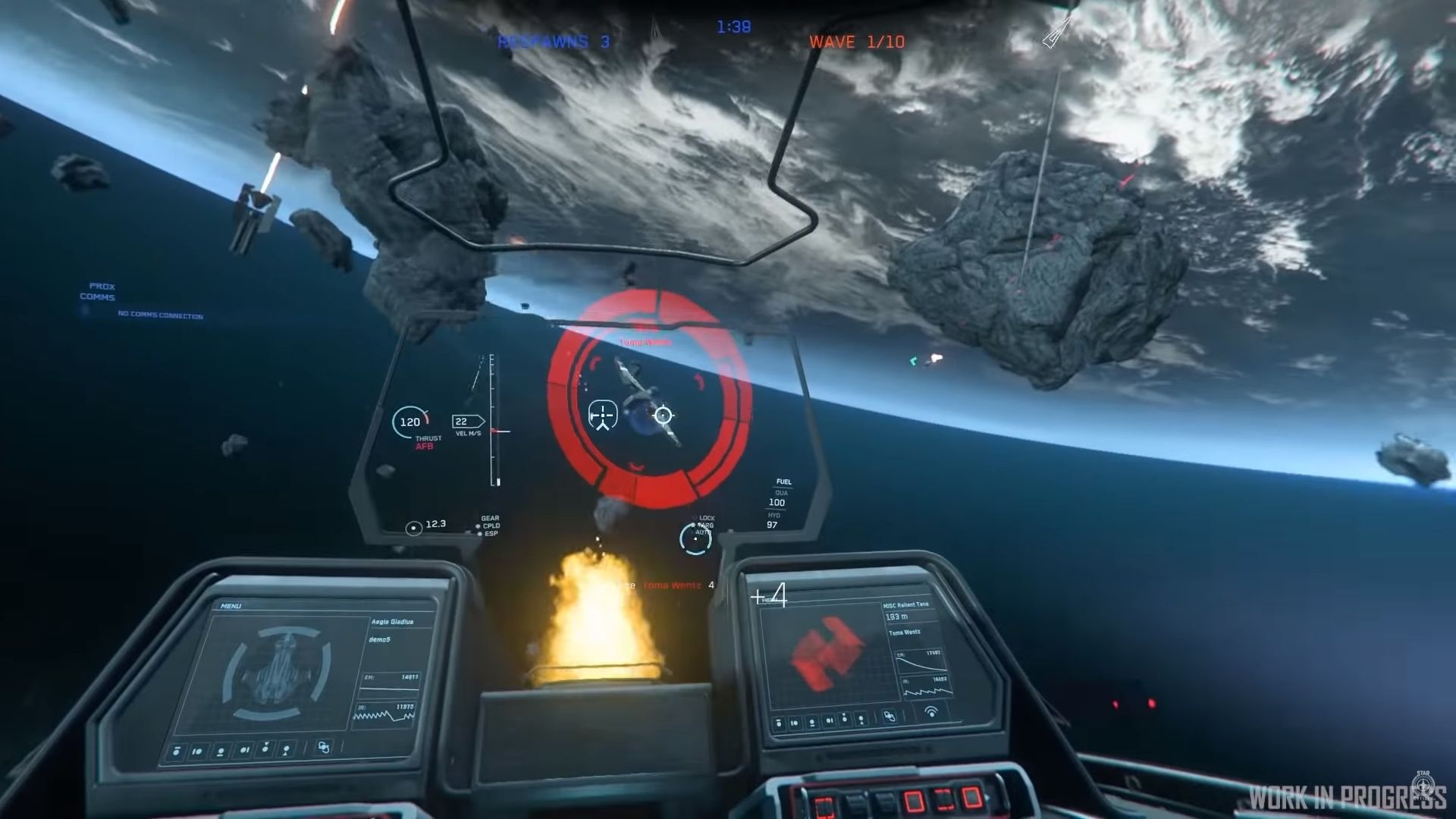Activate the signal waves icon on target display
Viewport: 1456px width, 819px height.
pos(931,711)
